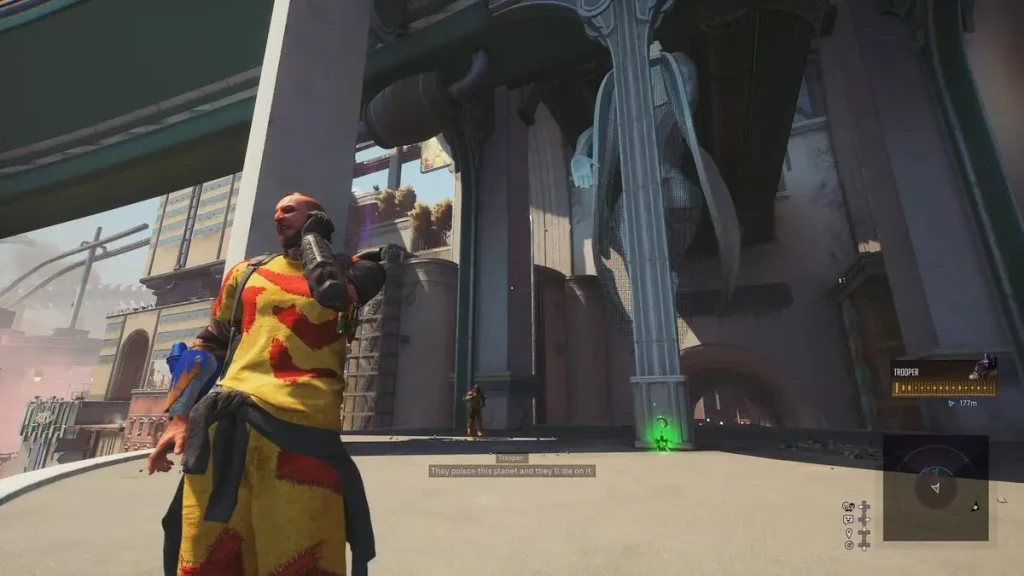The image size is (1024, 576).
Task: Open the minimap radar
Action: click(935, 486)
